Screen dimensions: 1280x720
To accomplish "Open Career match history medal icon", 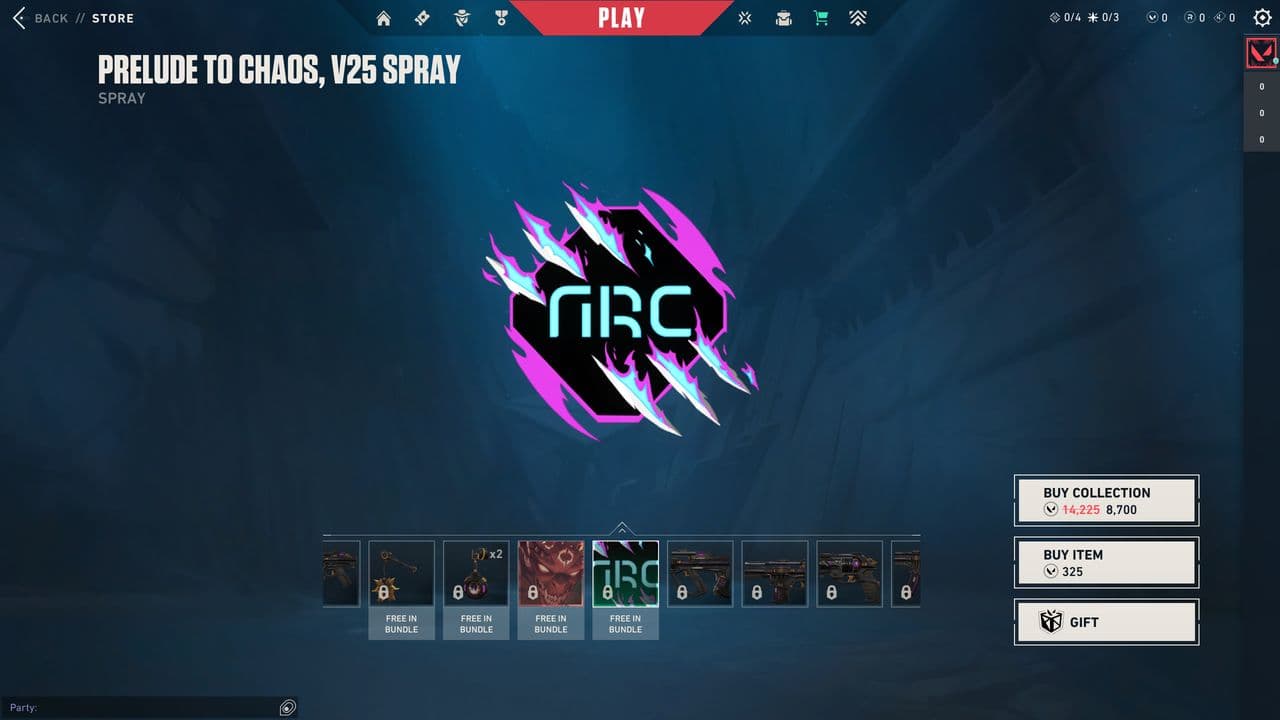I will (x=500, y=17).
